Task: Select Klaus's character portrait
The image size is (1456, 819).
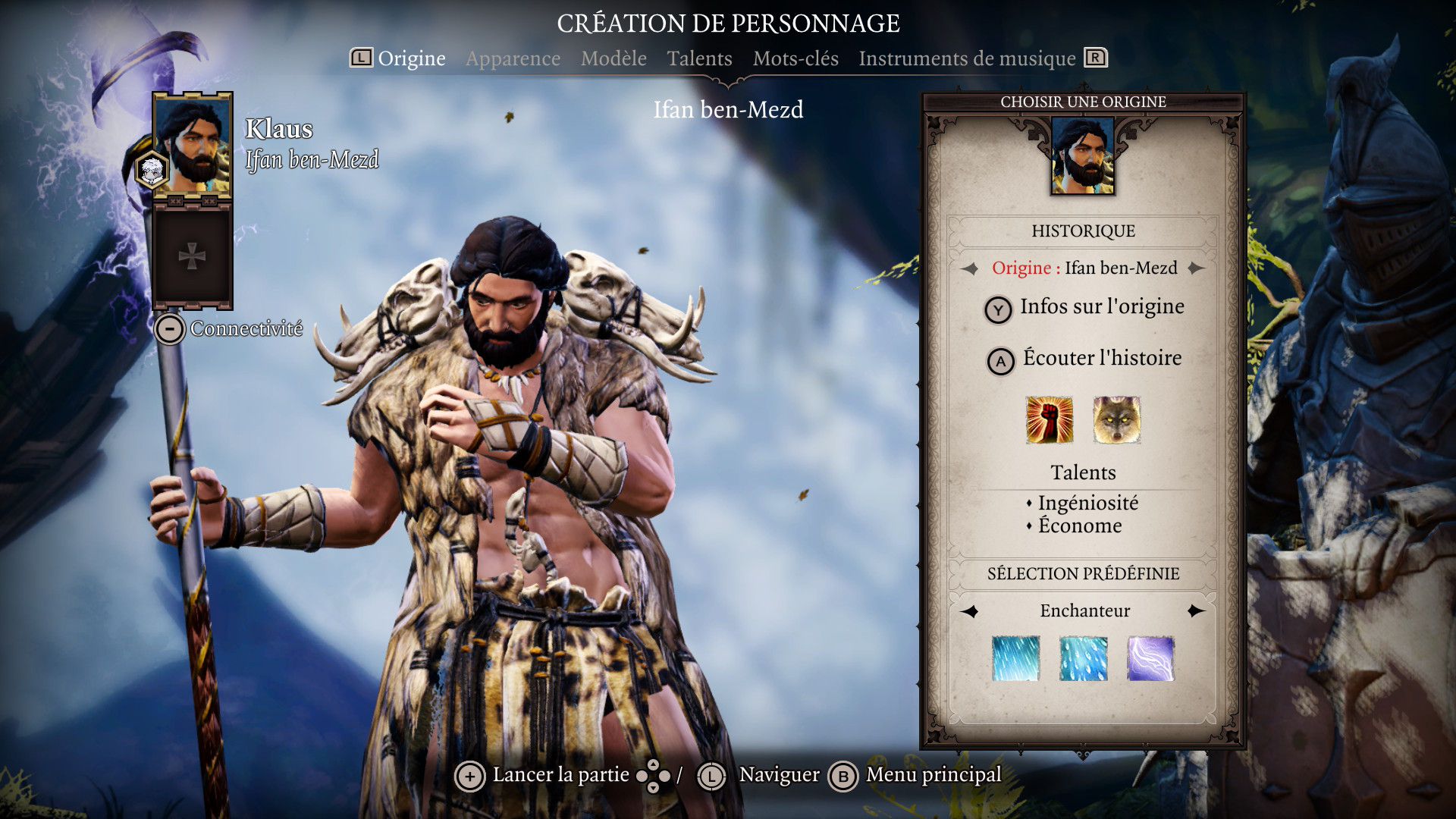Action: [x=192, y=145]
